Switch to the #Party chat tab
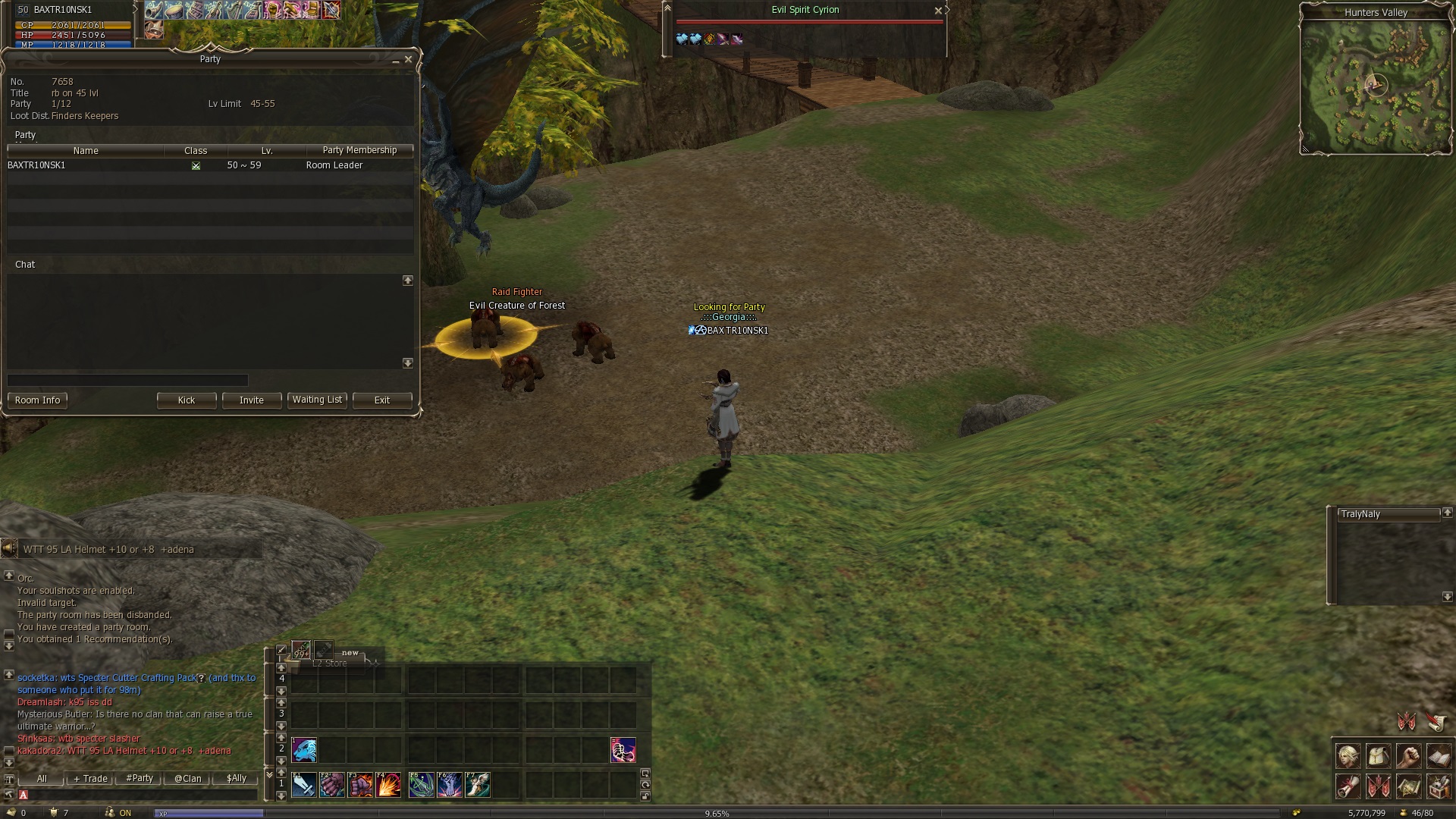The height and width of the screenshot is (819, 1456). coord(140,779)
